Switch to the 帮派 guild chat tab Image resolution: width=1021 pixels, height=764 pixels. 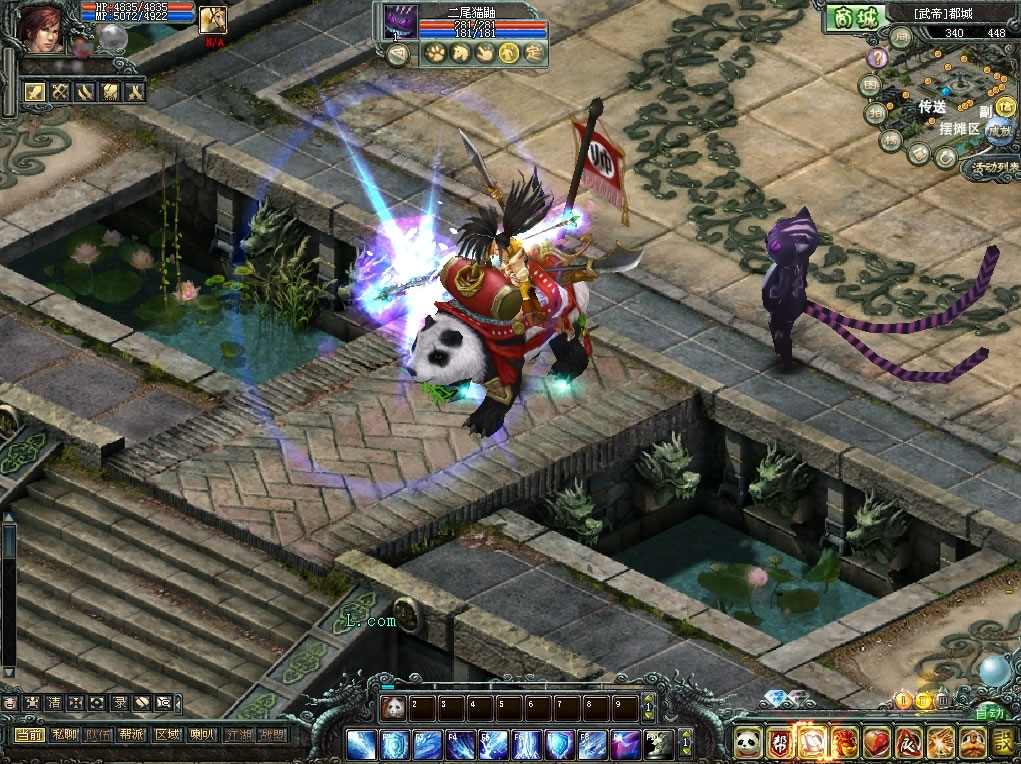(132, 735)
